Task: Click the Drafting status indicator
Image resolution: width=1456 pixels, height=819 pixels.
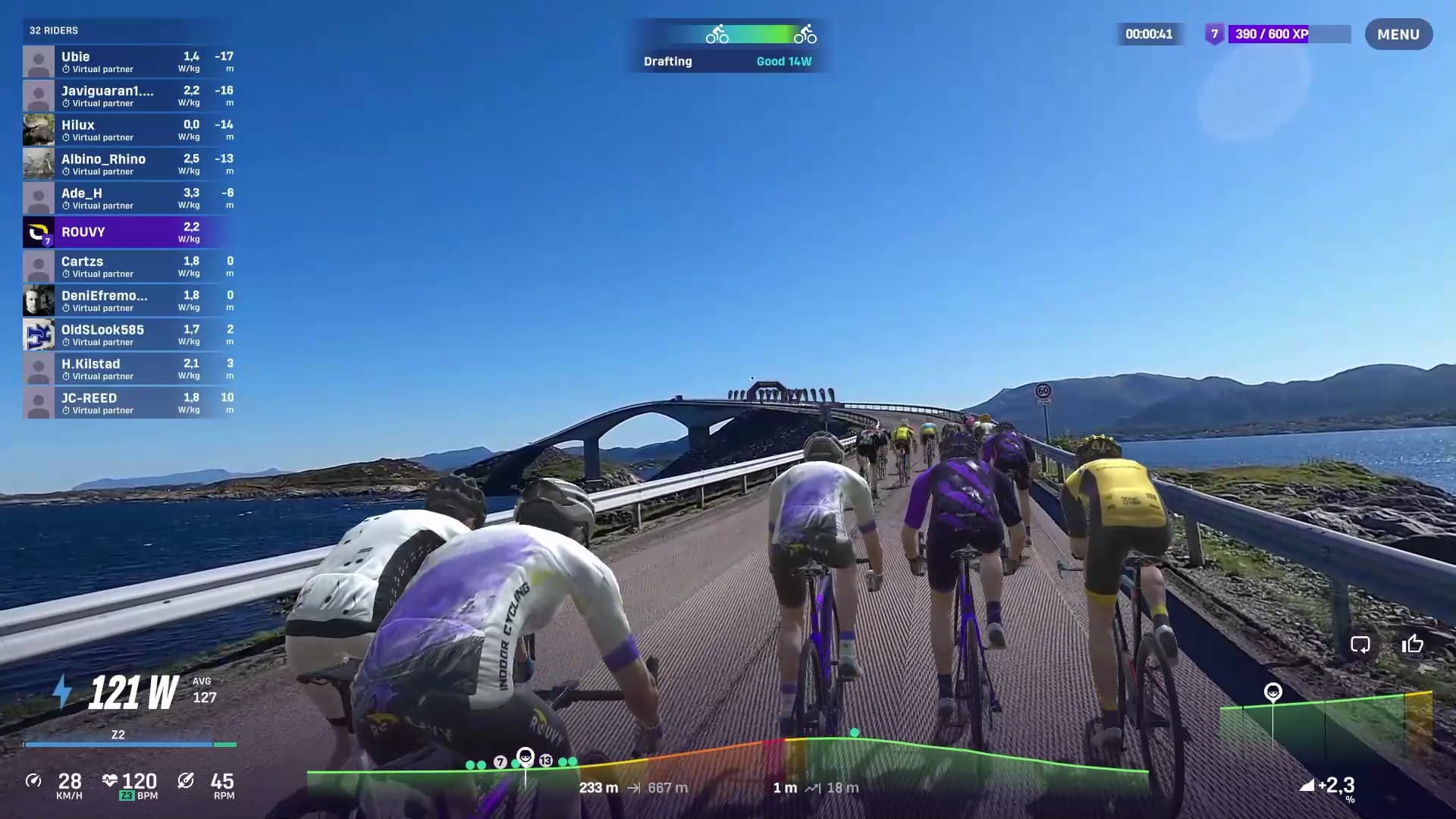Action: pos(726,45)
